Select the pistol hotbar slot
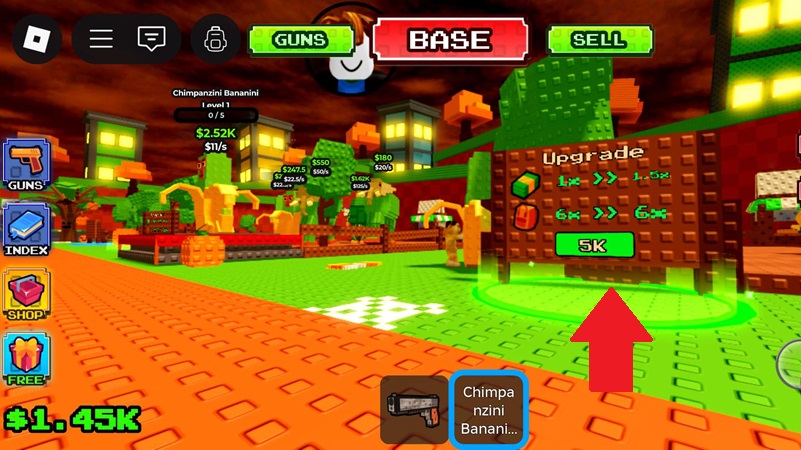 coord(413,410)
